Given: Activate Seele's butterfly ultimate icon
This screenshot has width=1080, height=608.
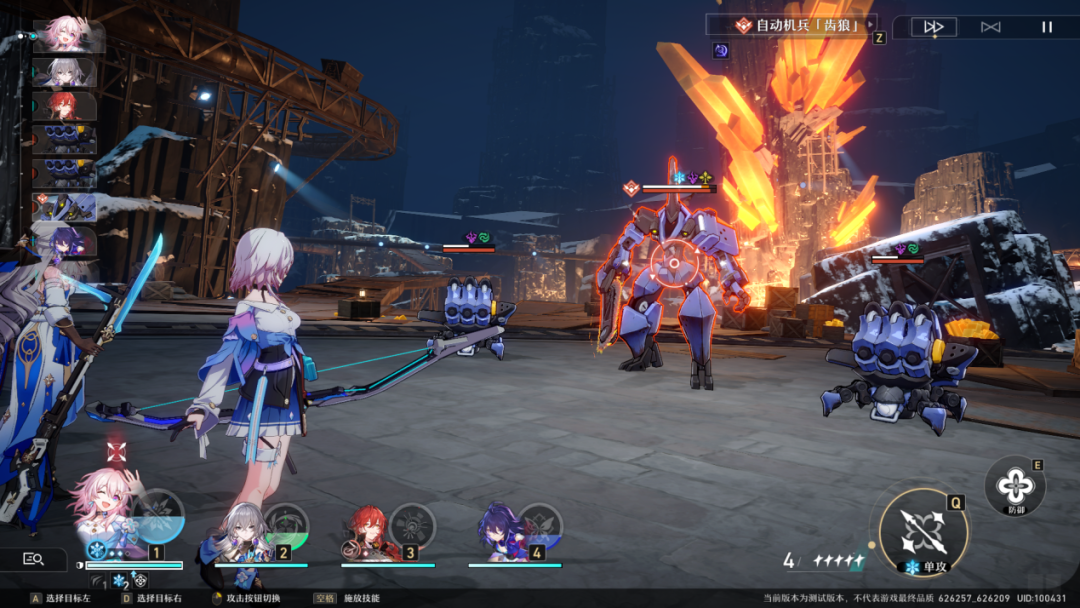Looking at the screenshot, I should point(540,525).
